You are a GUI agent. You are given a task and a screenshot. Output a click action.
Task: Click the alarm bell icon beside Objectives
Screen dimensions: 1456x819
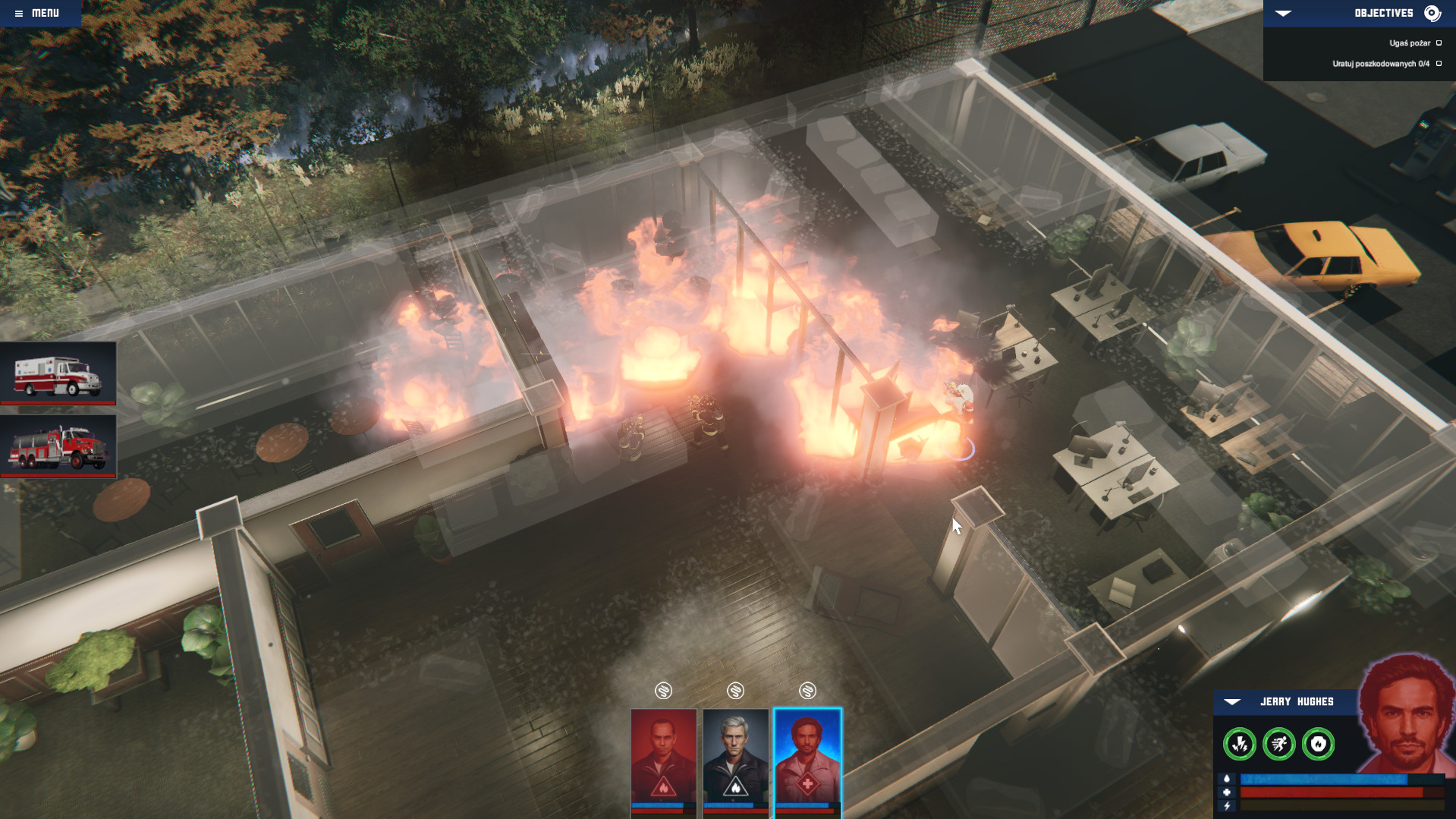pyautogui.click(x=1432, y=13)
